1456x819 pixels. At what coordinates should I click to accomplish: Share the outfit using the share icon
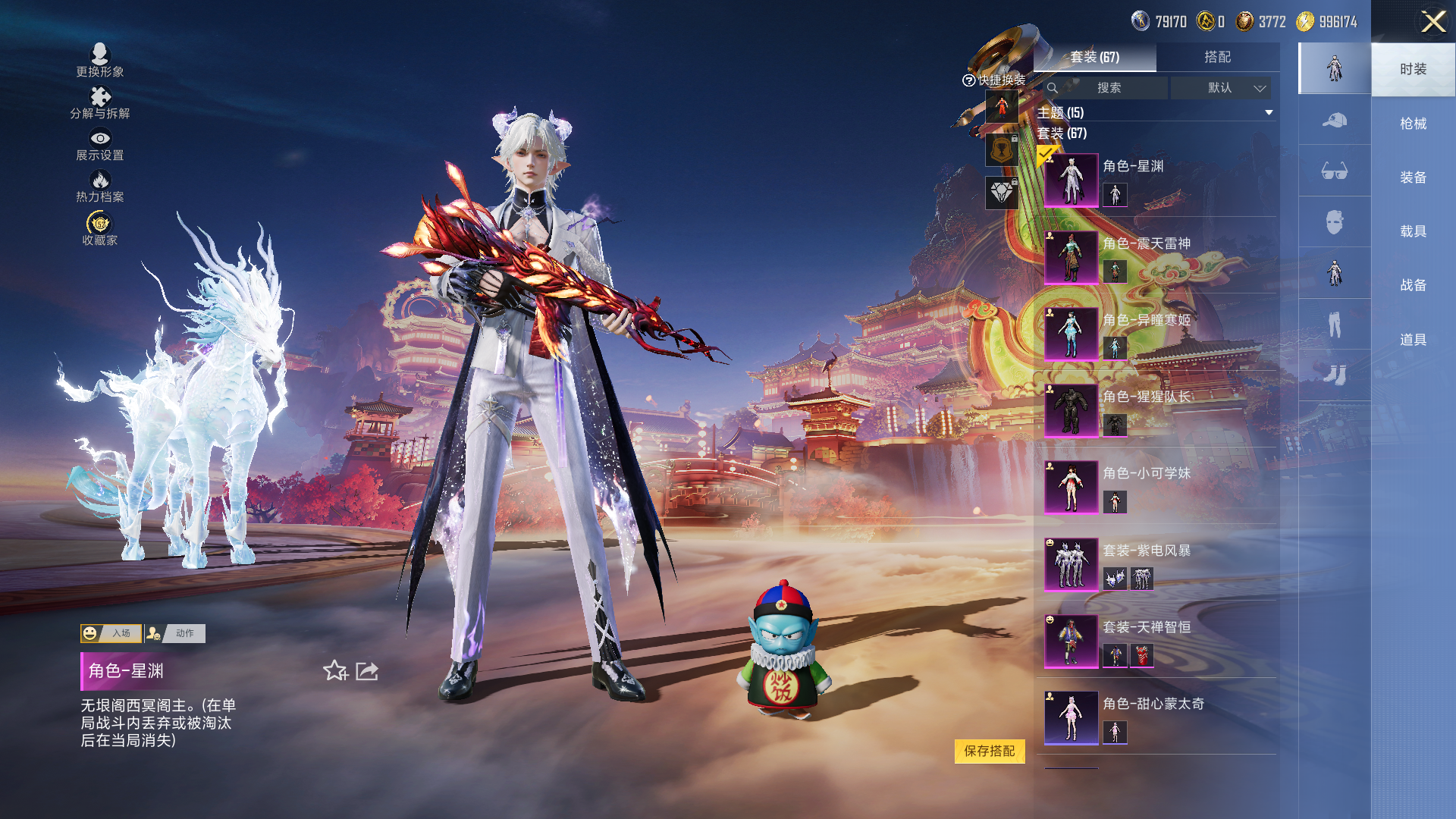coord(367,670)
